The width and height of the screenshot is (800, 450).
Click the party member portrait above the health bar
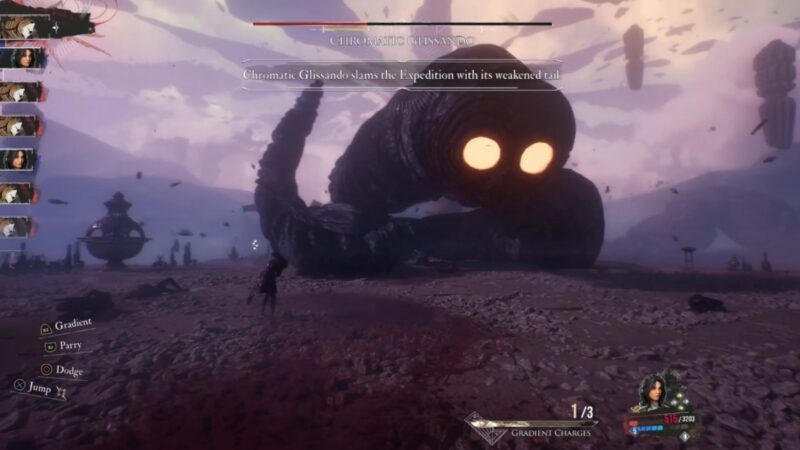(x=654, y=391)
